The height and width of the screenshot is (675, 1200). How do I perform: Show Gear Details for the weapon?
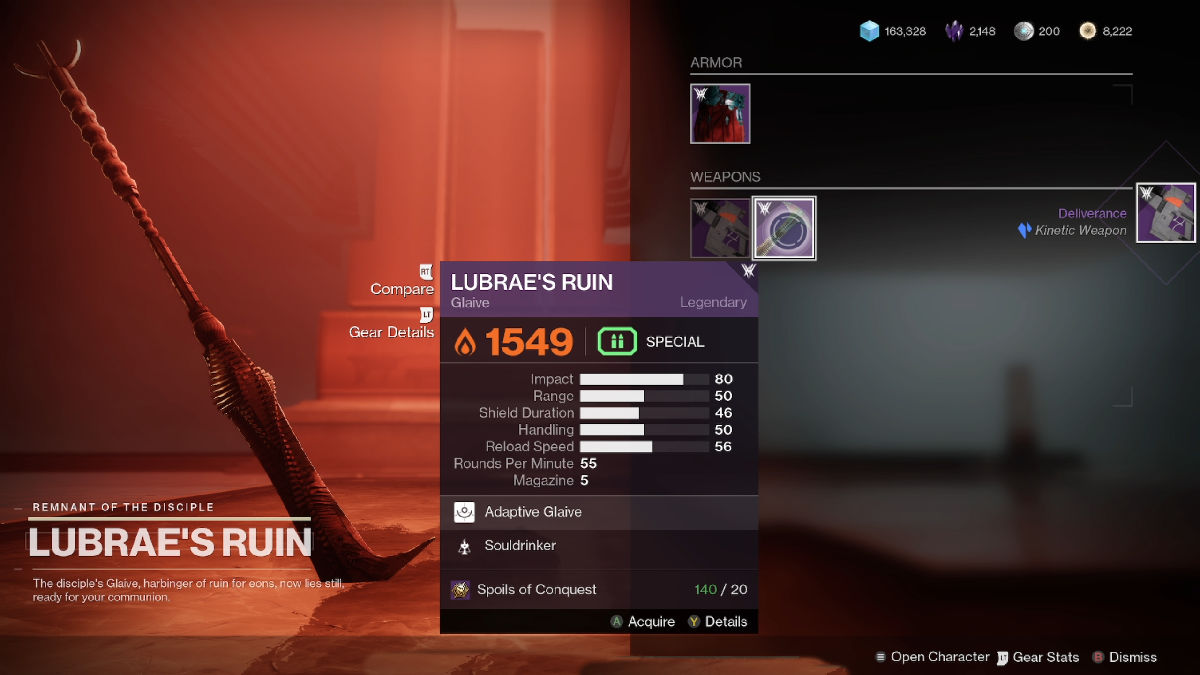(391, 332)
